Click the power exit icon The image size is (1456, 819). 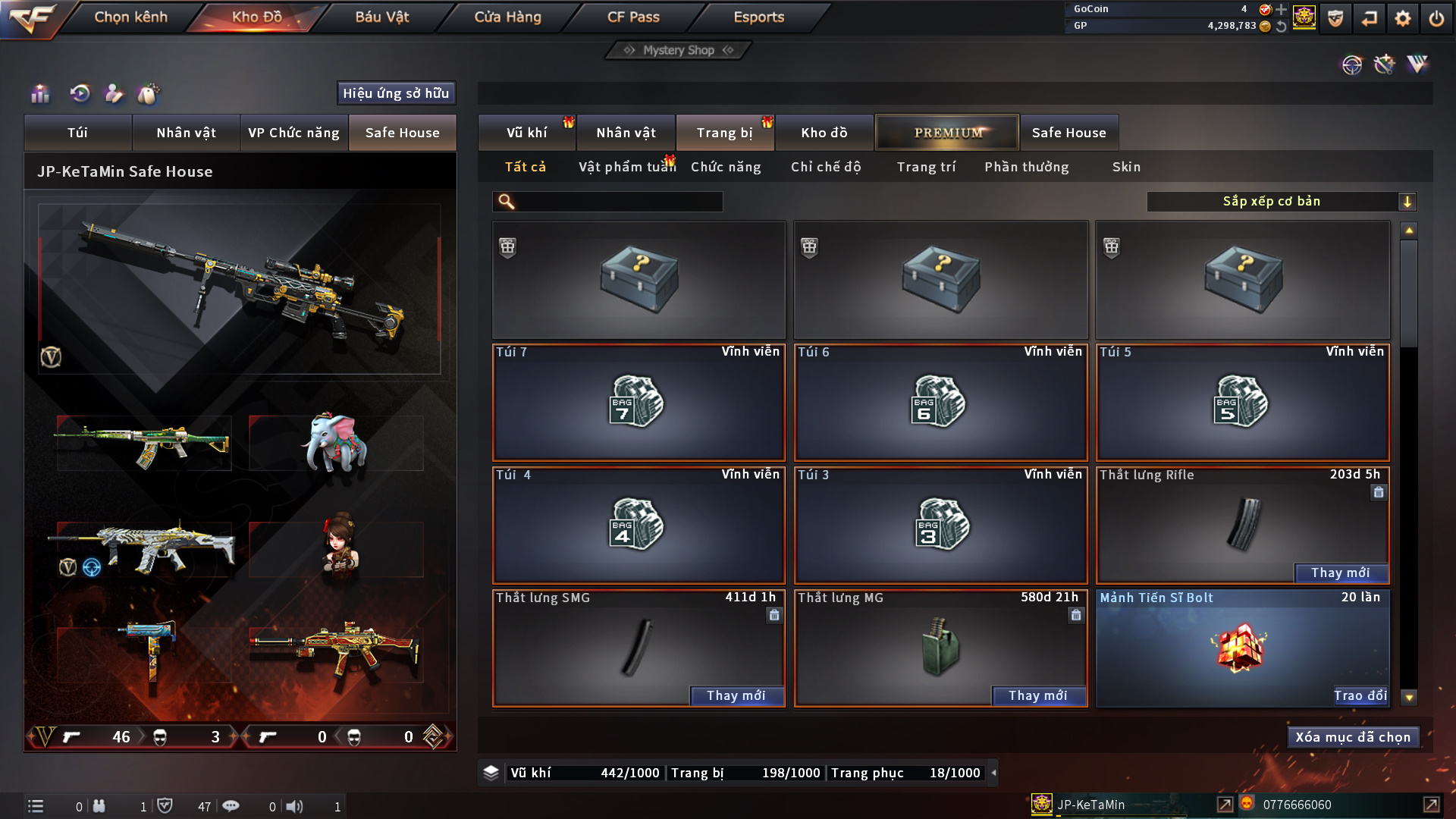(1436, 18)
